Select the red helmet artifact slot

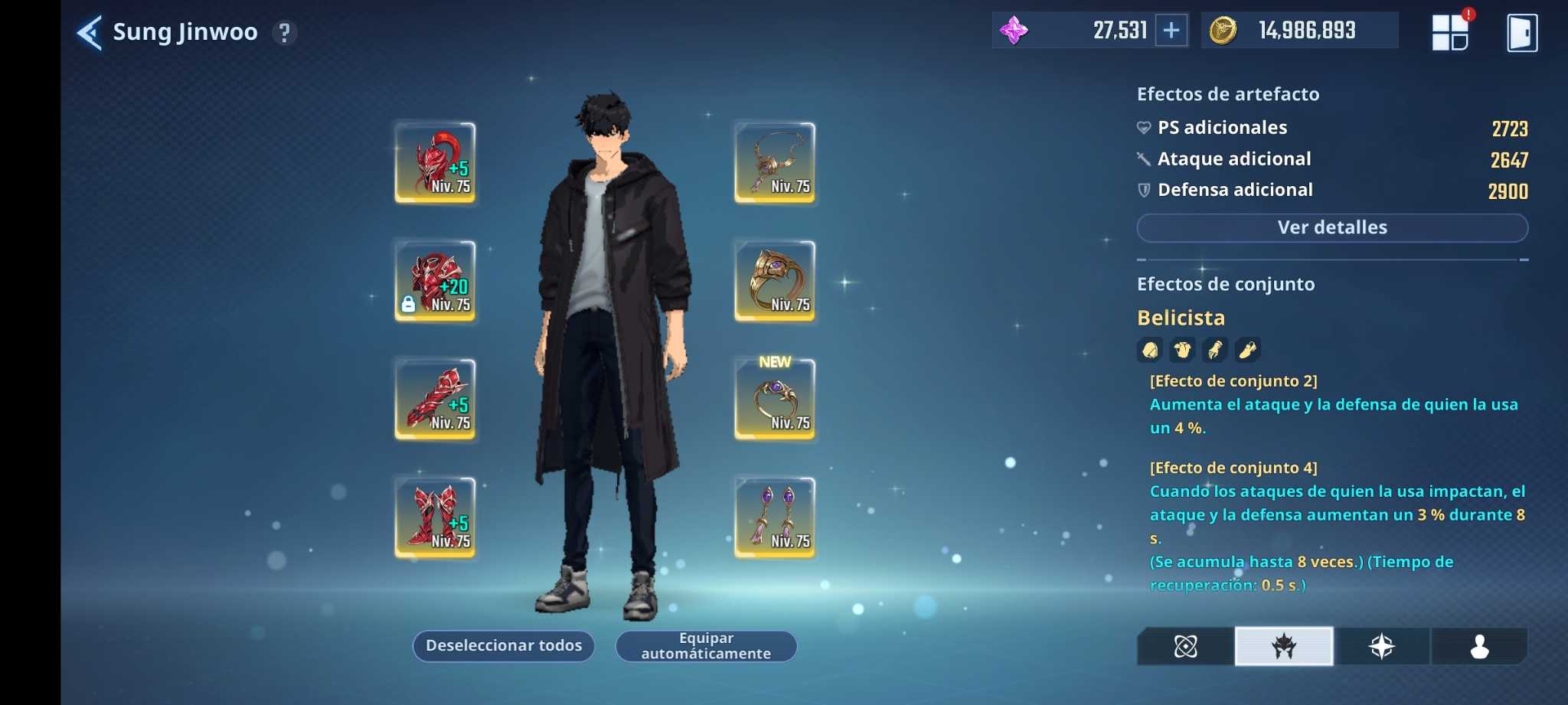435,162
